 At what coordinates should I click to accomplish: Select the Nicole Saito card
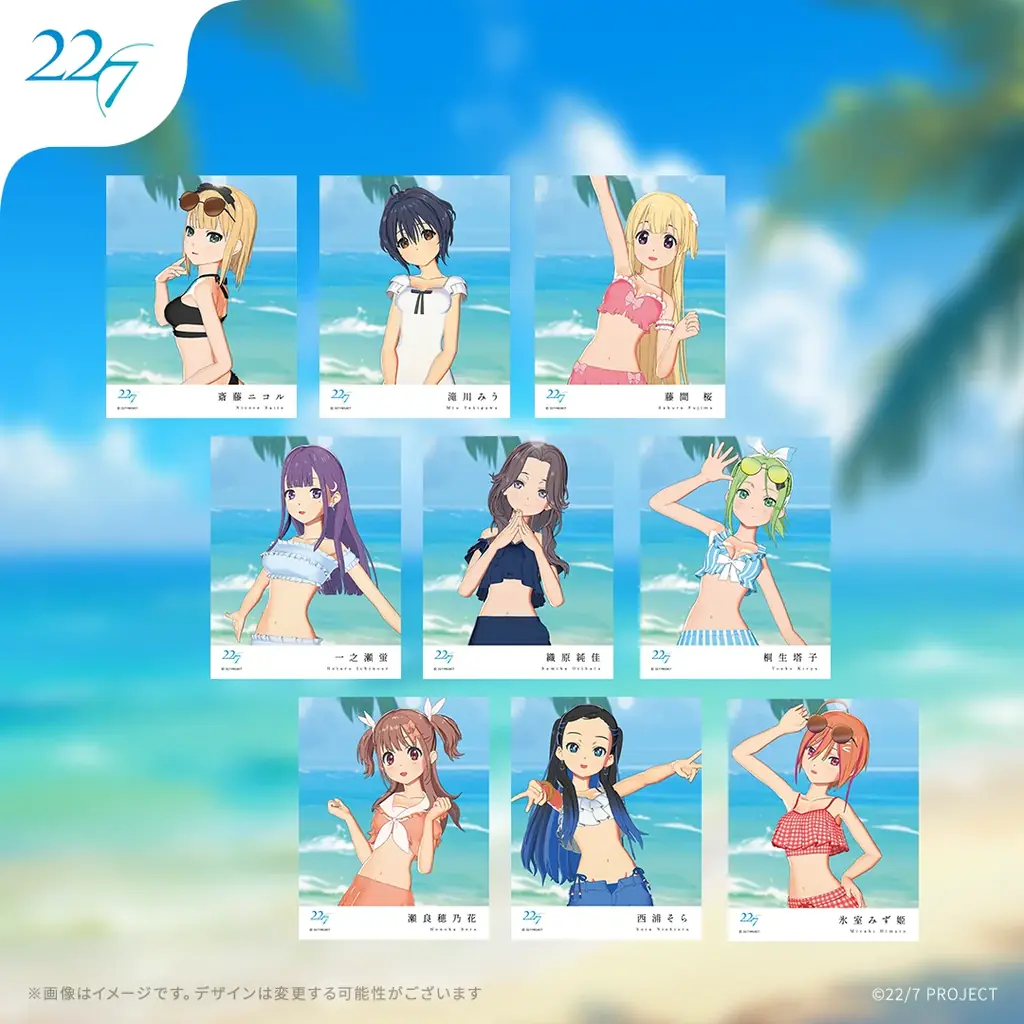coord(201,296)
